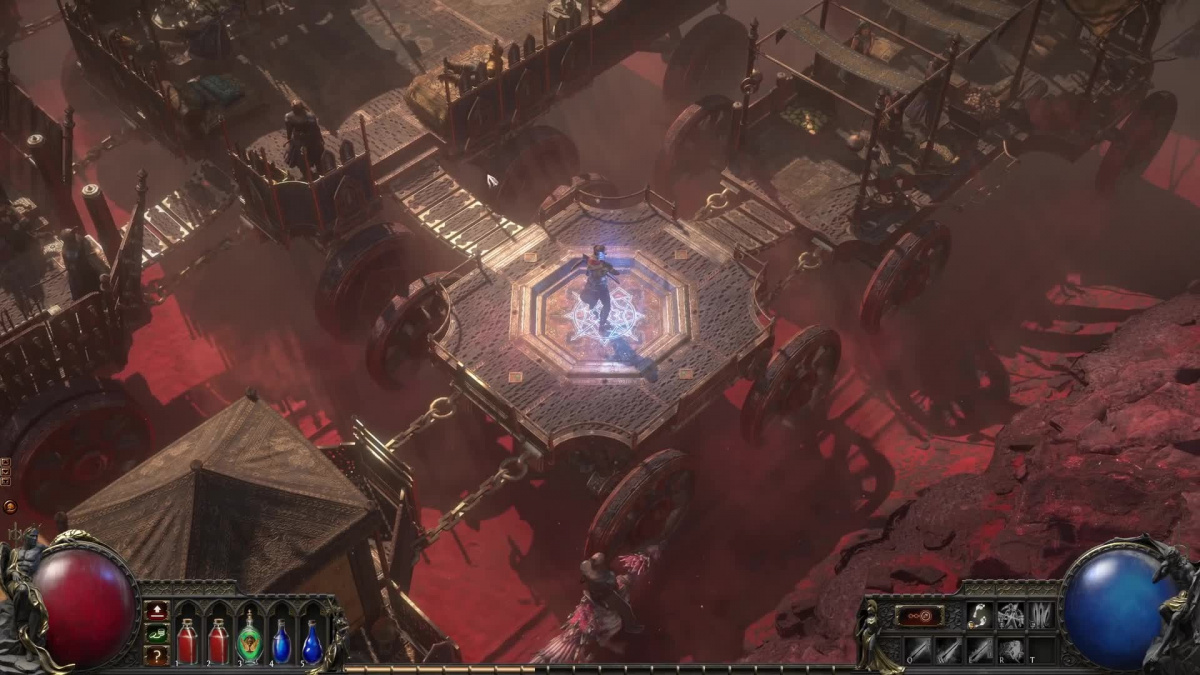1200x675 pixels.
Task: Open the green shop coins button
Action: tap(157, 633)
